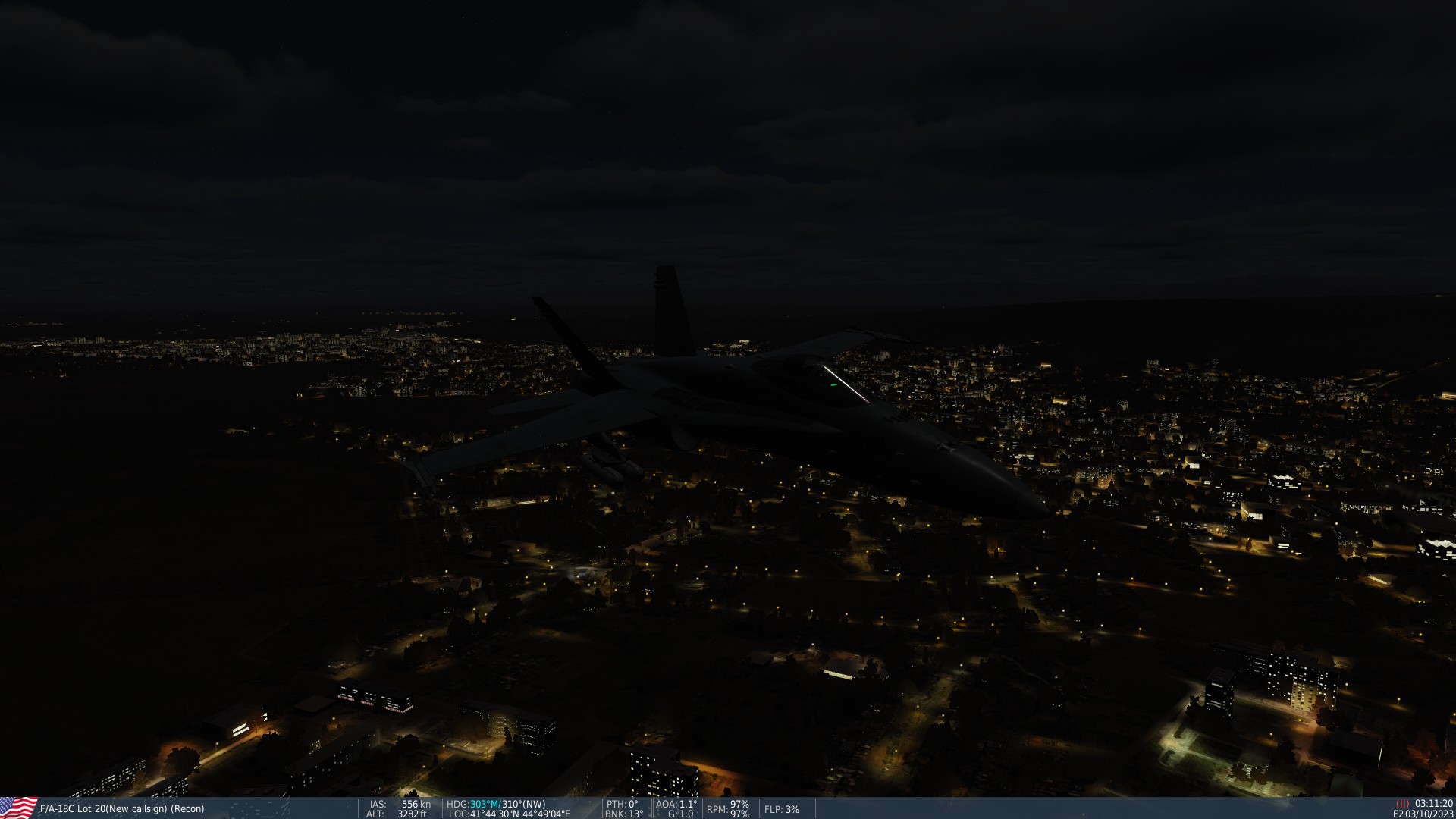Click the US flag icon in the status bar
Screen dimensions: 1456x819
pyautogui.click(x=15, y=808)
